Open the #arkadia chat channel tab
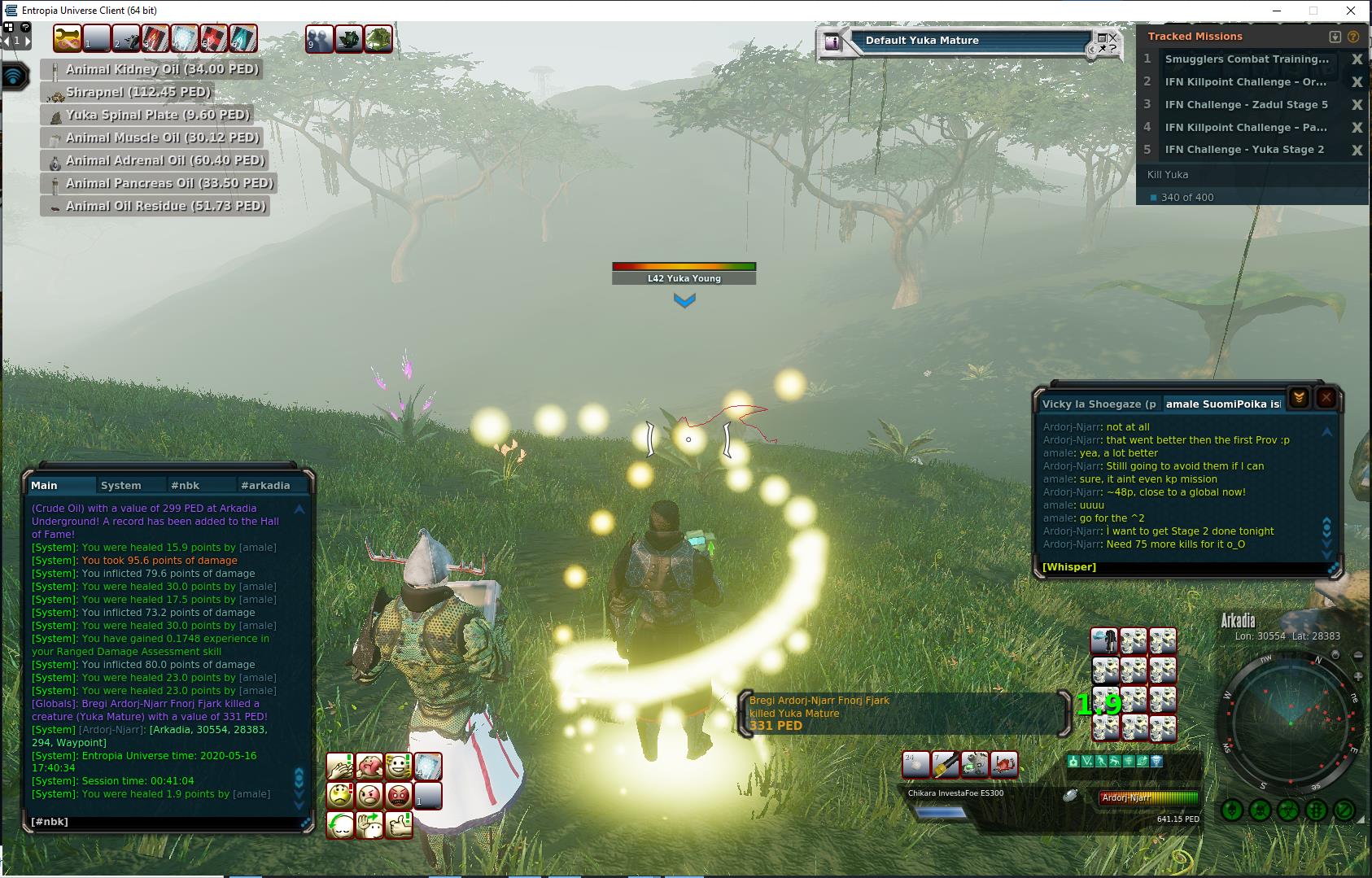 coord(265,485)
